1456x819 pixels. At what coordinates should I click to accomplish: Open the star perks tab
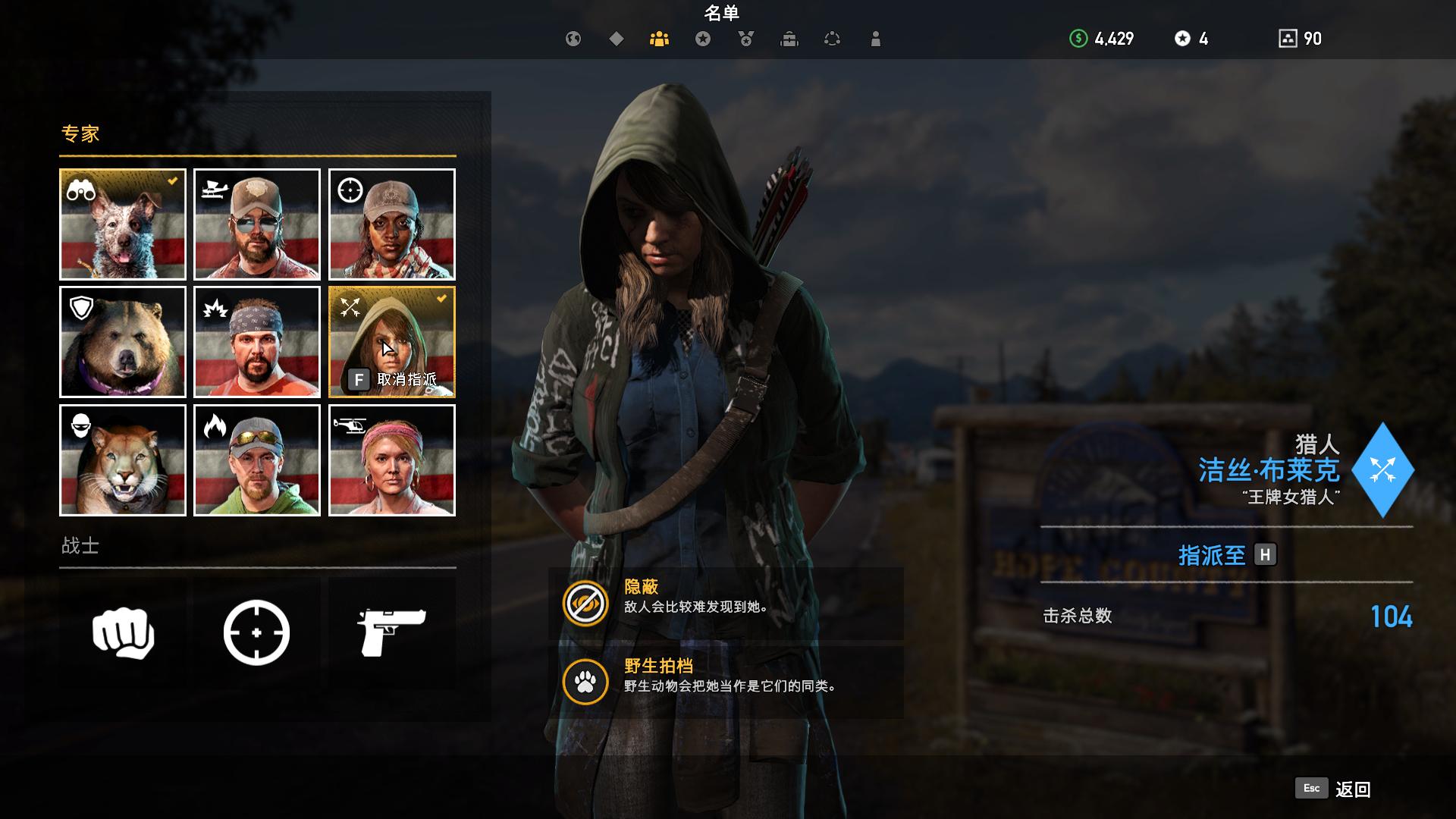pyautogui.click(x=703, y=39)
